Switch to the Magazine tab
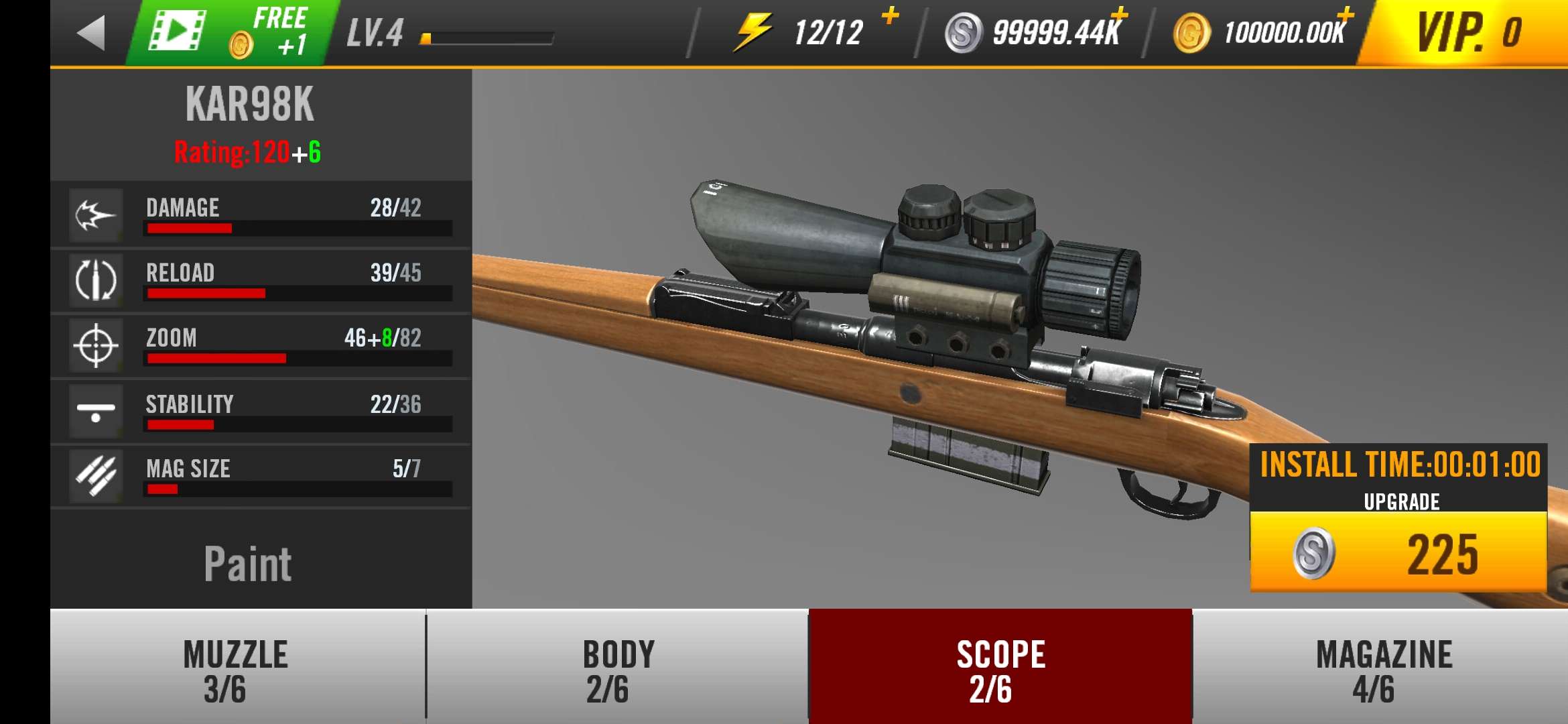The image size is (1568, 724). [1383, 670]
